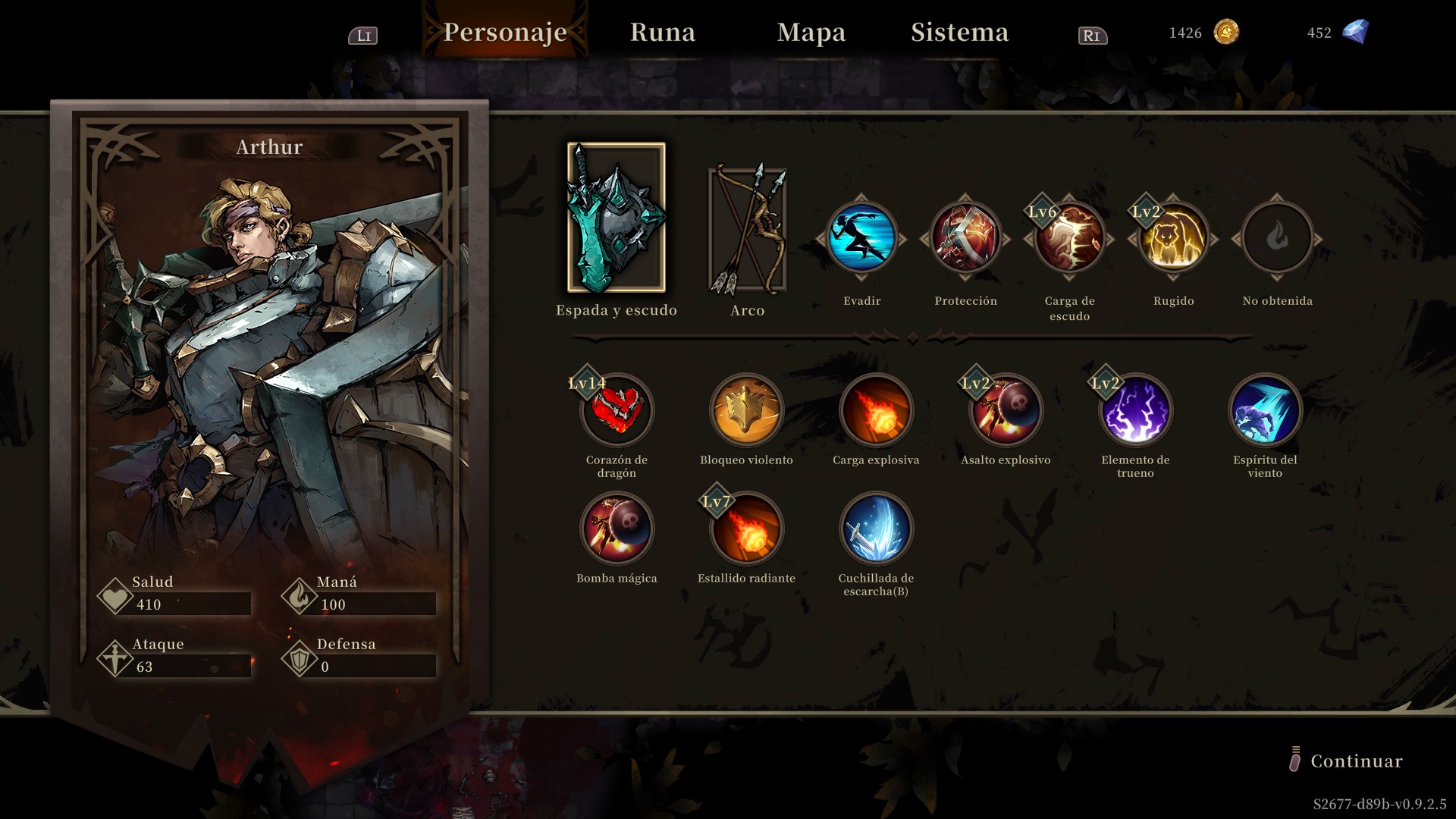Select the Personaje tab

pyautogui.click(x=505, y=33)
